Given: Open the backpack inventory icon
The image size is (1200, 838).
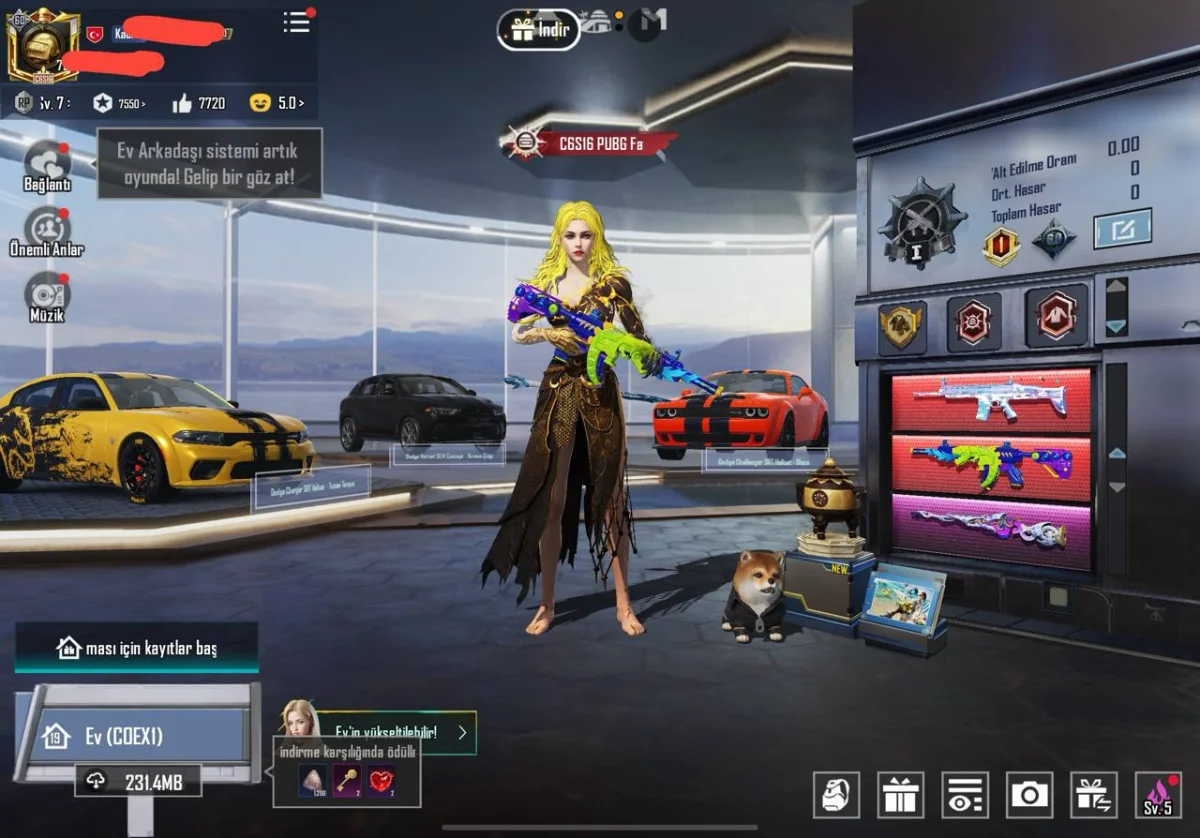Looking at the screenshot, I should (x=836, y=796).
